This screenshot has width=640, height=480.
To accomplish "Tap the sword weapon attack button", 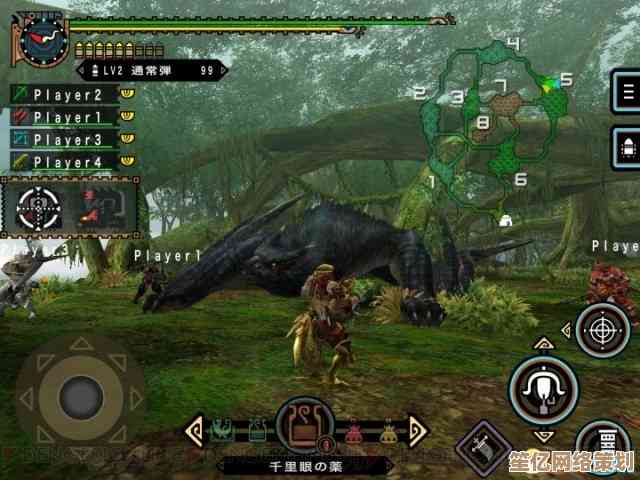I will click(484, 446).
